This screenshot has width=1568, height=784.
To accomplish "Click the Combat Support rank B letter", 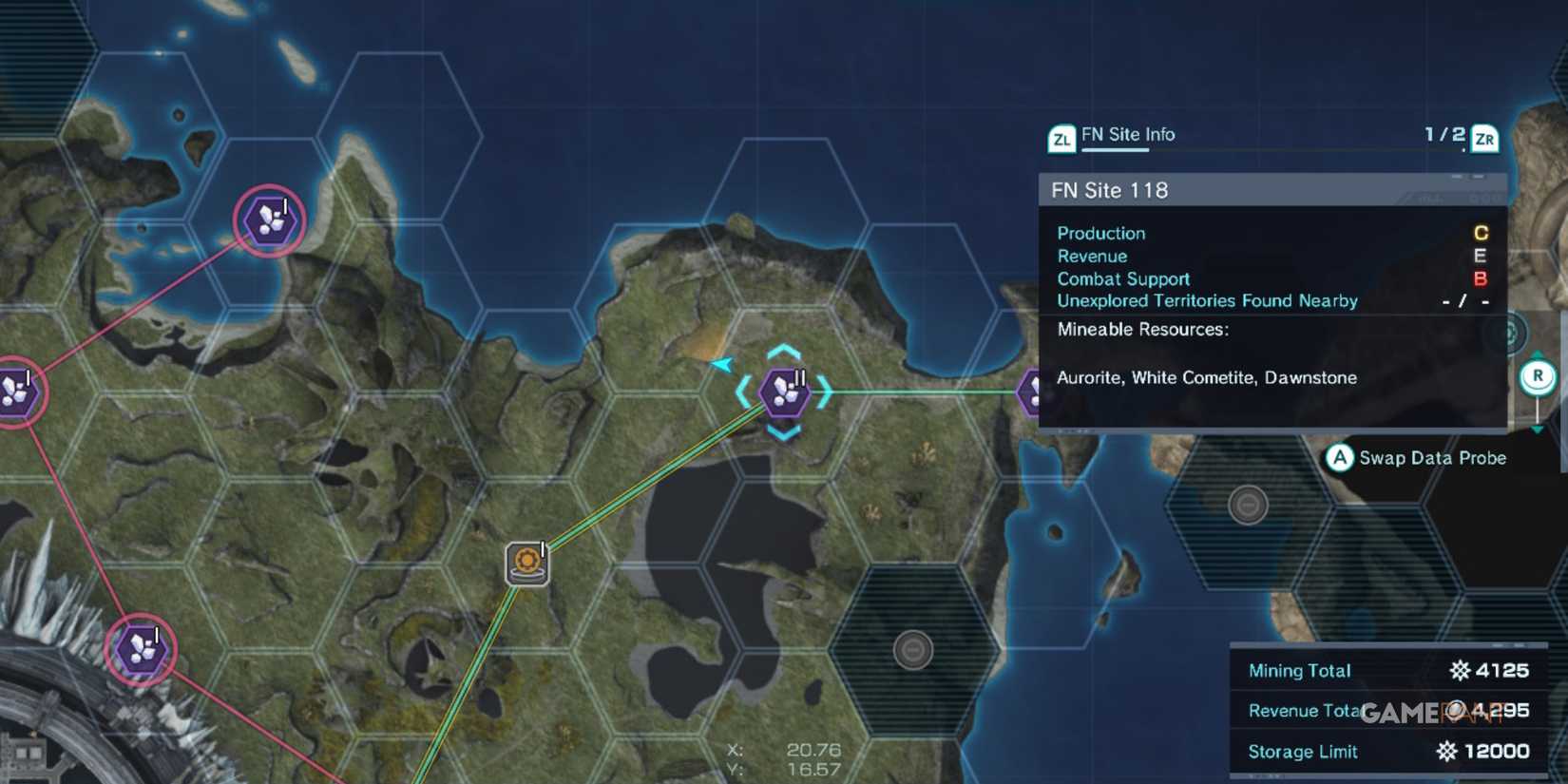I will (x=1479, y=278).
